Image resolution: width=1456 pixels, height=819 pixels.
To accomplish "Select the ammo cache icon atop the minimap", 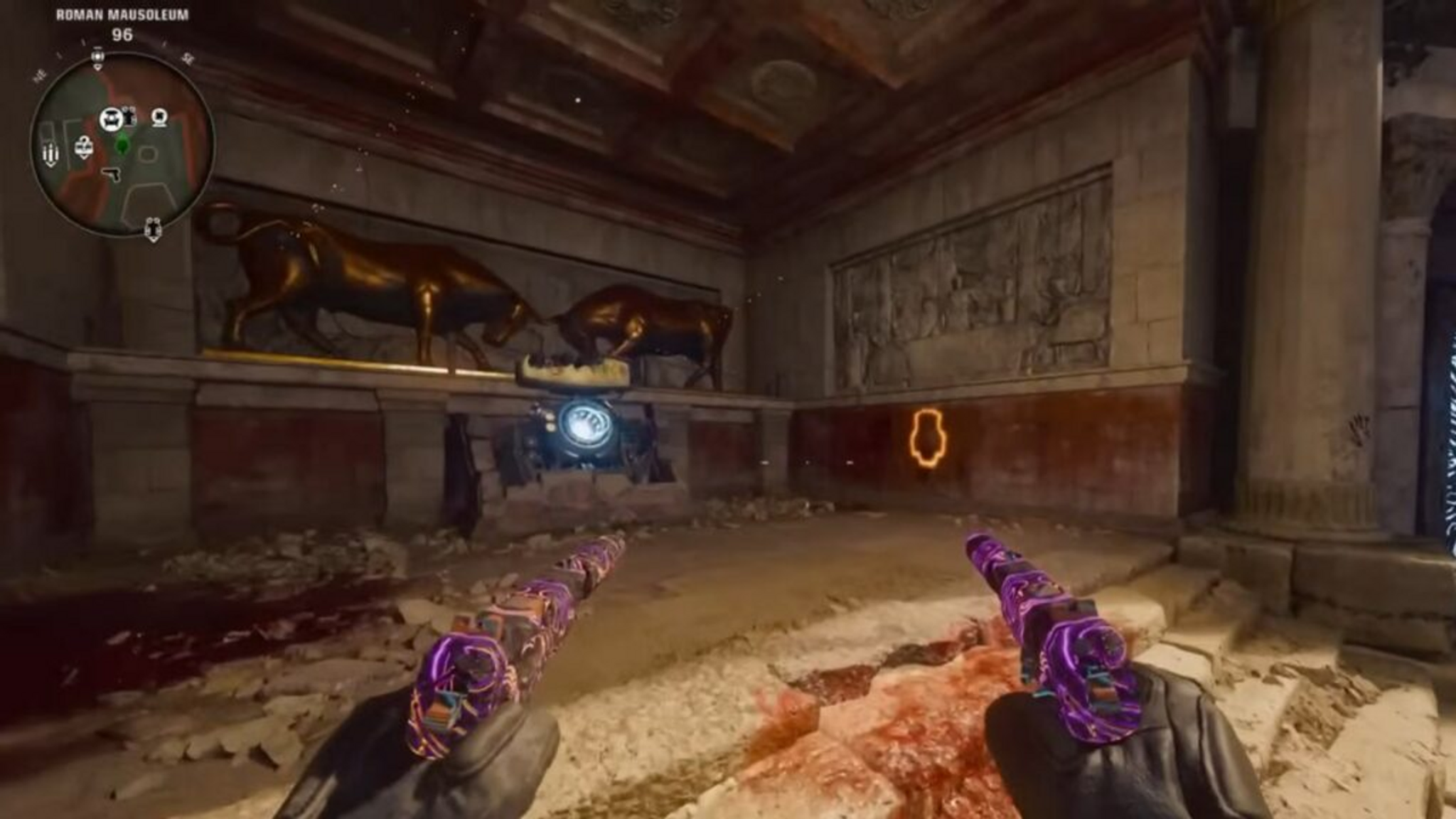I will [x=98, y=56].
